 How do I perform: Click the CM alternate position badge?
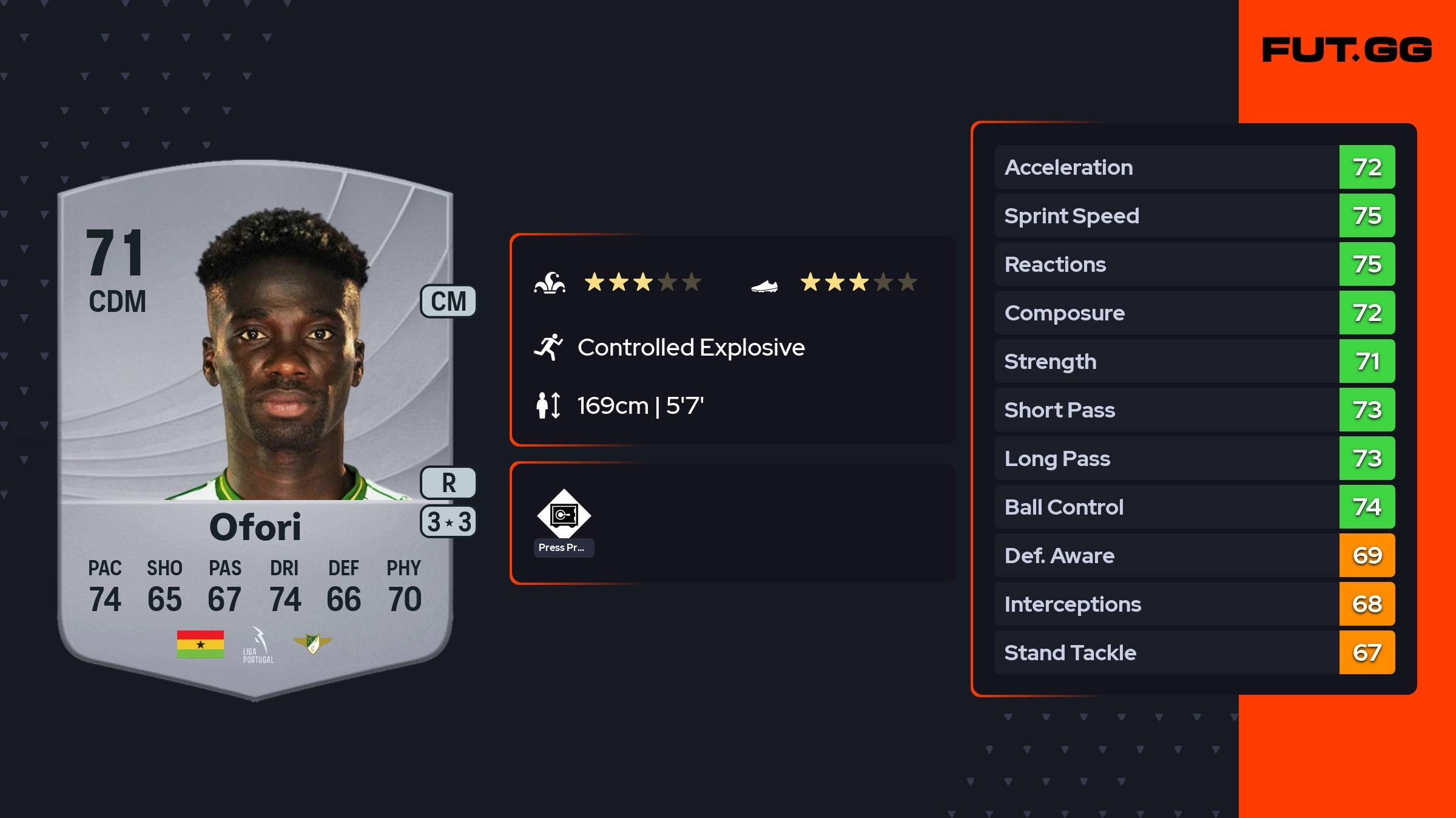point(448,302)
